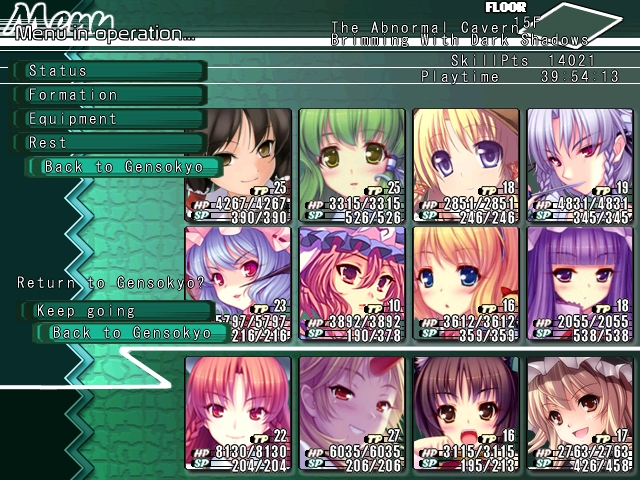Confirm Back to Gensokyo under the return prompt
This screenshot has width=640, height=480.
[x=132, y=333]
